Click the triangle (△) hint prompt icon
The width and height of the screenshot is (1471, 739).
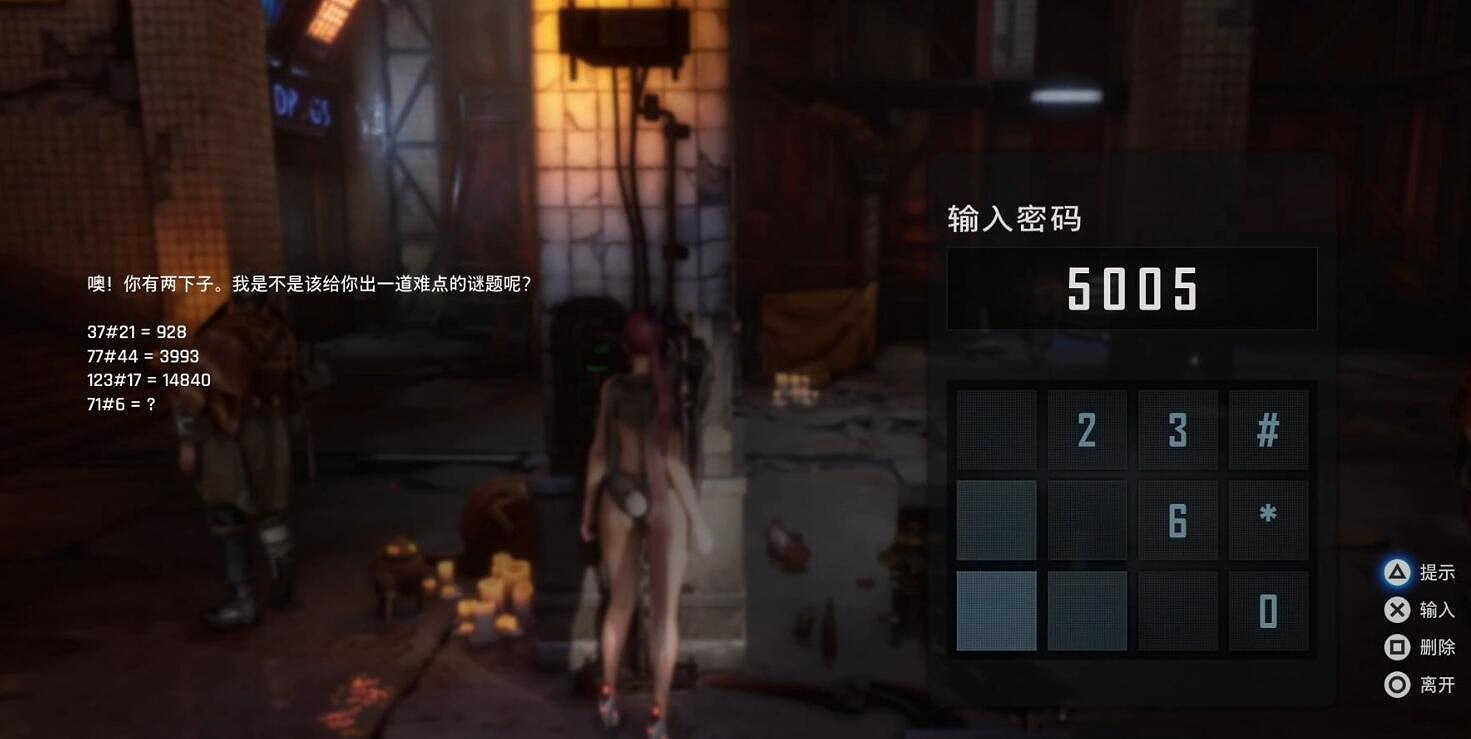pyautogui.click(x=1398, y=572)
